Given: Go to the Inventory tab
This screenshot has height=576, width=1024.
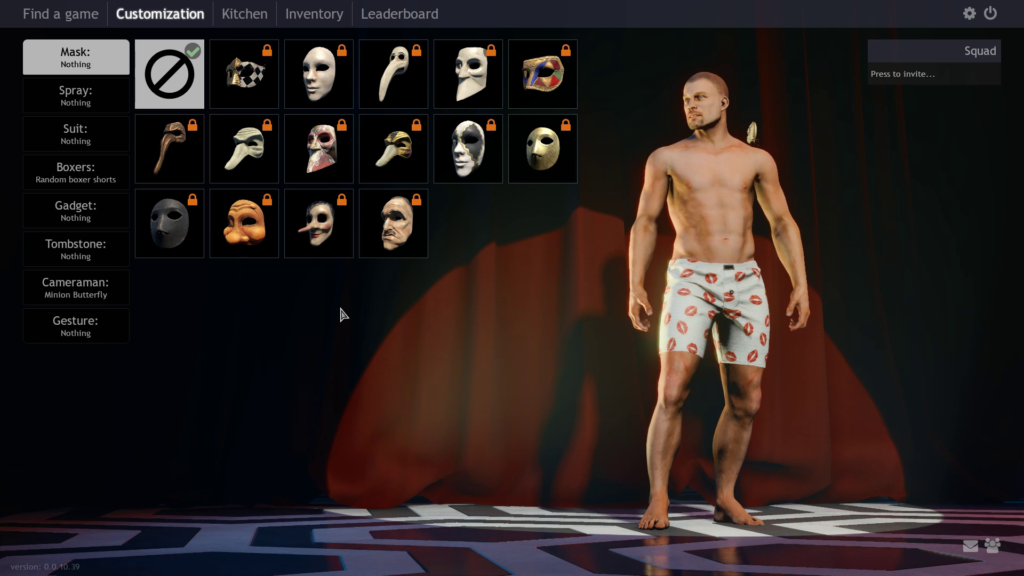Looking at the screenshot, I should (x=314, y=14).
